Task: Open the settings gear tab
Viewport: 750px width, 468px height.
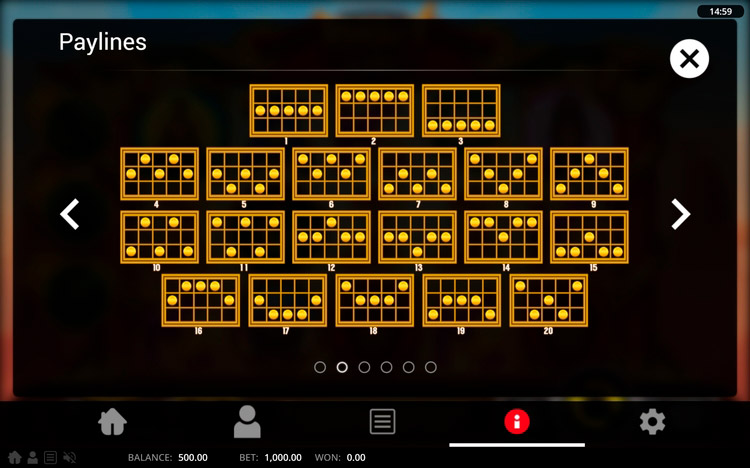Action: pos(652,422)
